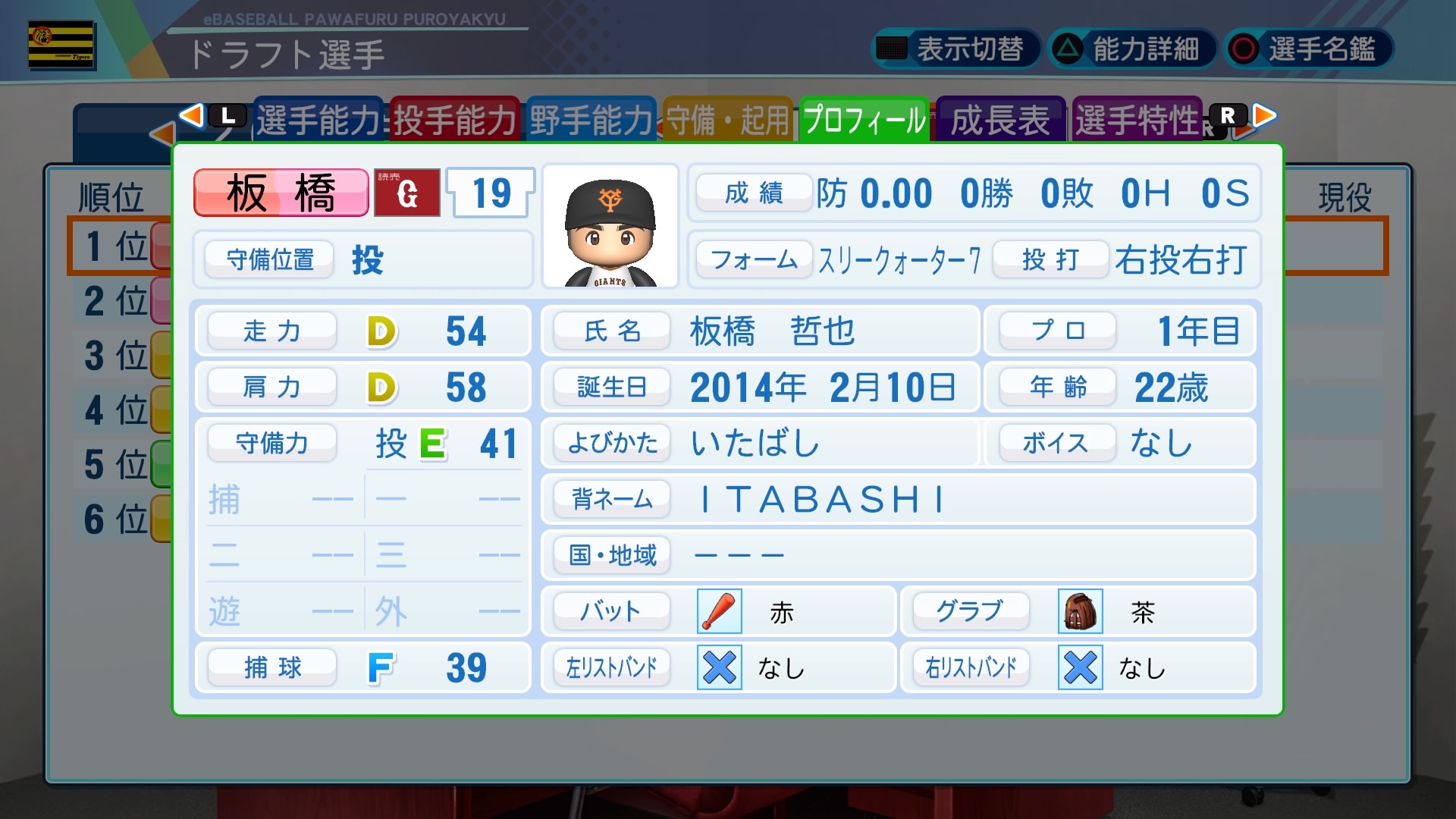Pick the 4位 draft rank row
Viewport: 1456px width, 819px height.
[x=118, y=410]
